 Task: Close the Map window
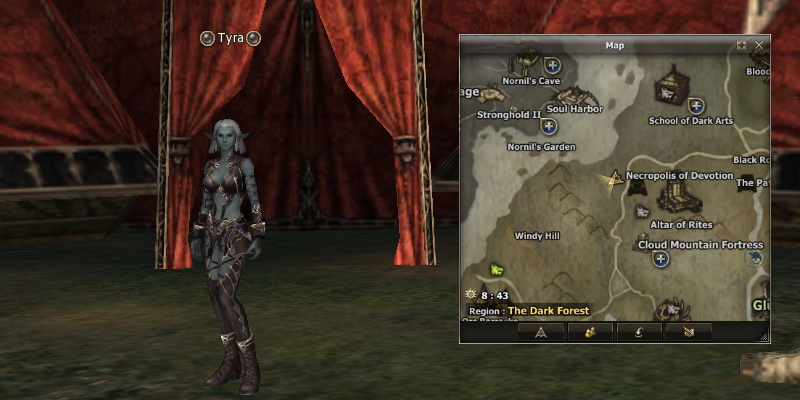pyautogui.click(x=760, y=45)
